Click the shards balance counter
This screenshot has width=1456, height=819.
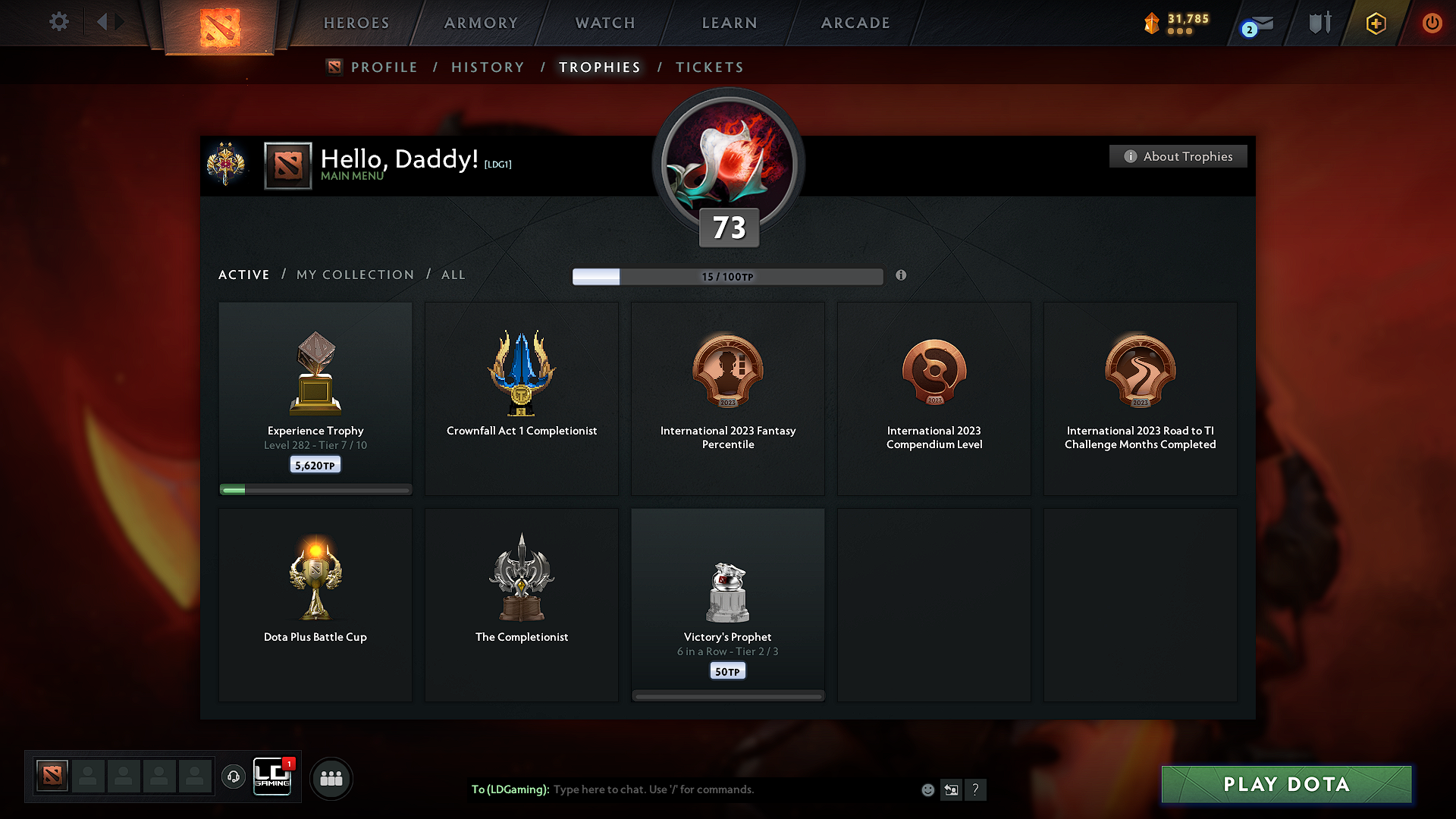click(1178, 23)
